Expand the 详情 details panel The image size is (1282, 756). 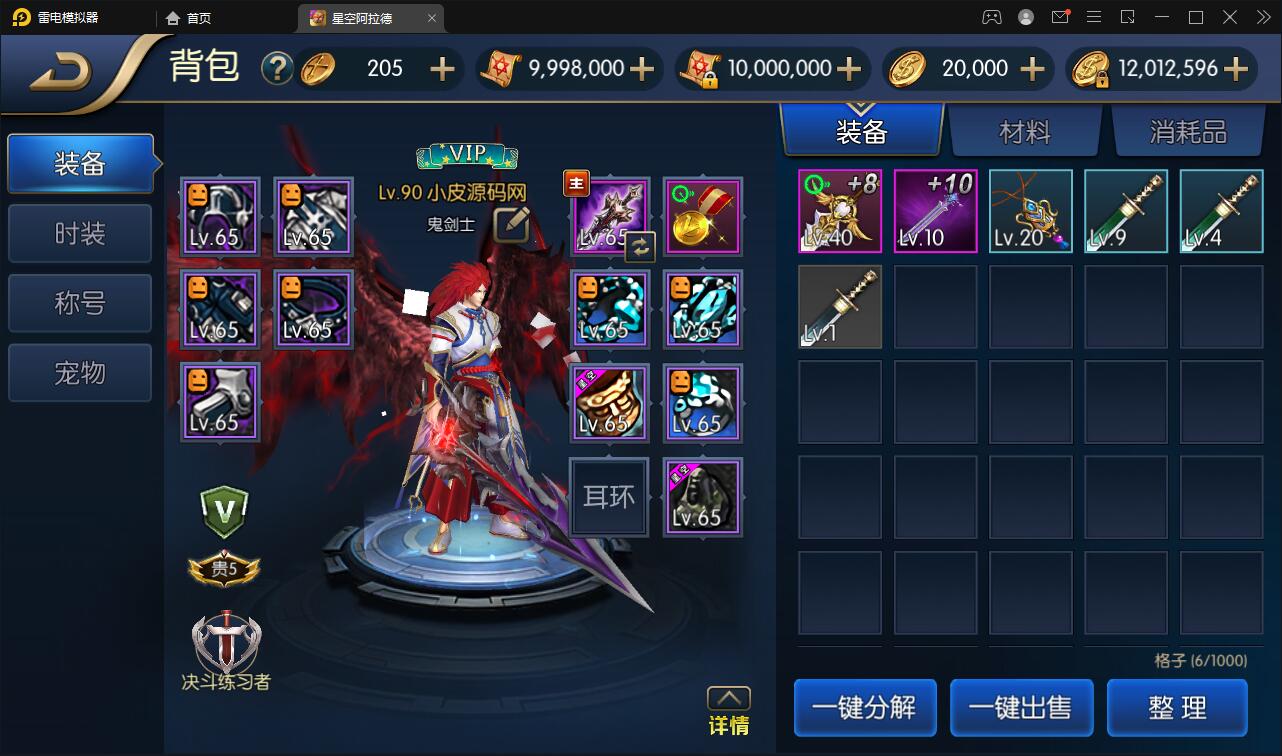point(728,711)
